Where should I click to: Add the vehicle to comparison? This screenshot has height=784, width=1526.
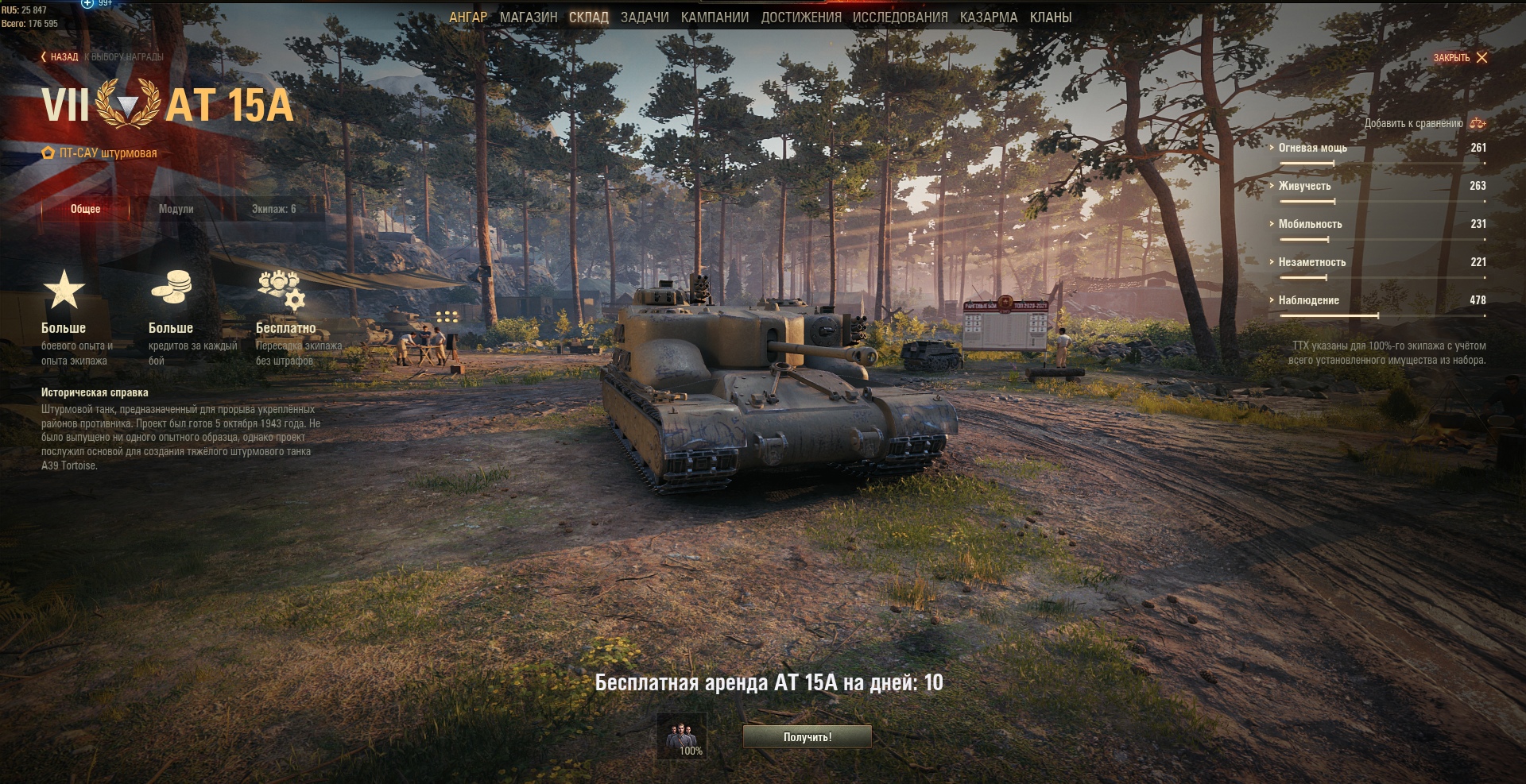(1423, 123)
